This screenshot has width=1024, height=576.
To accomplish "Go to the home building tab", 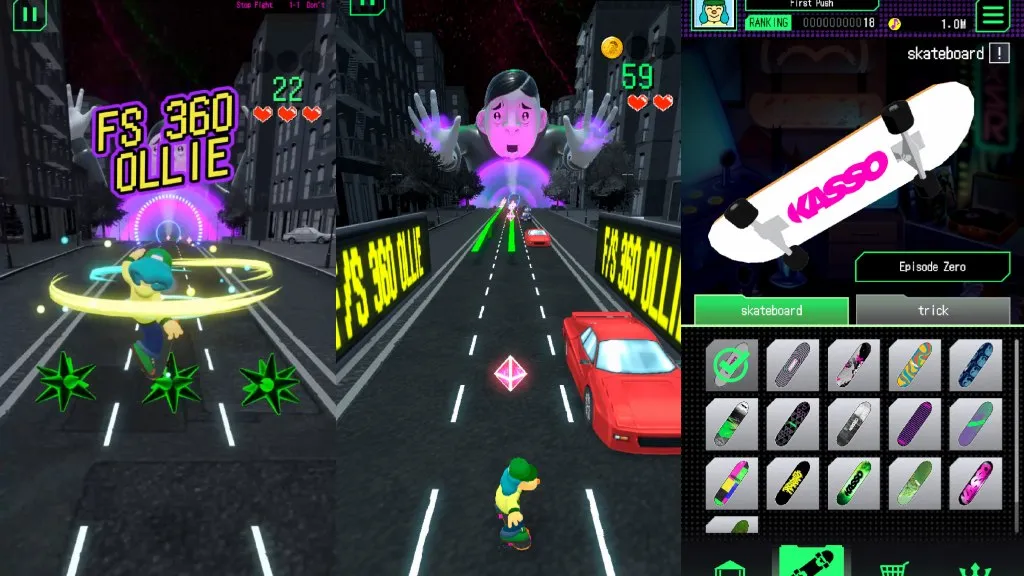I will [x=730, y=567].
